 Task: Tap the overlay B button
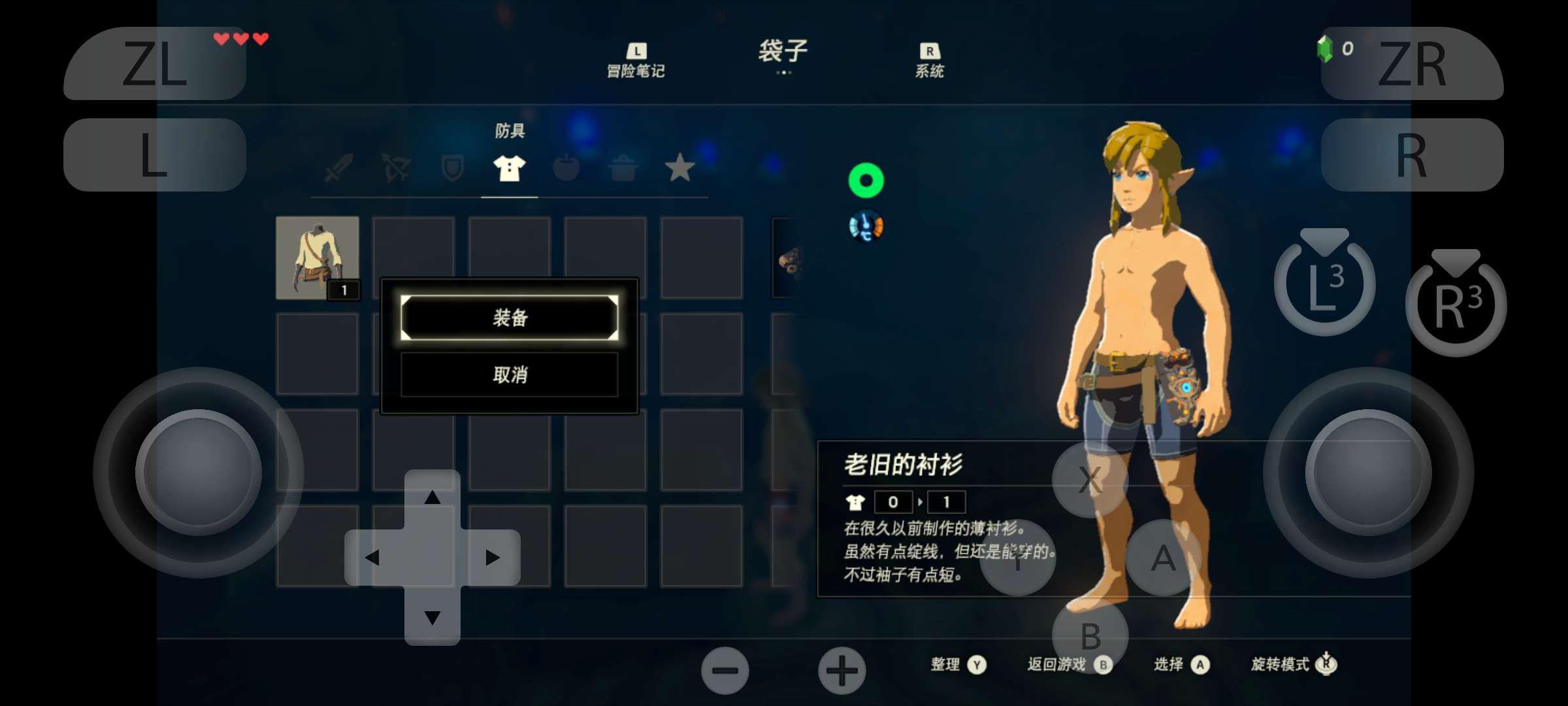(x=1090, y=635)
